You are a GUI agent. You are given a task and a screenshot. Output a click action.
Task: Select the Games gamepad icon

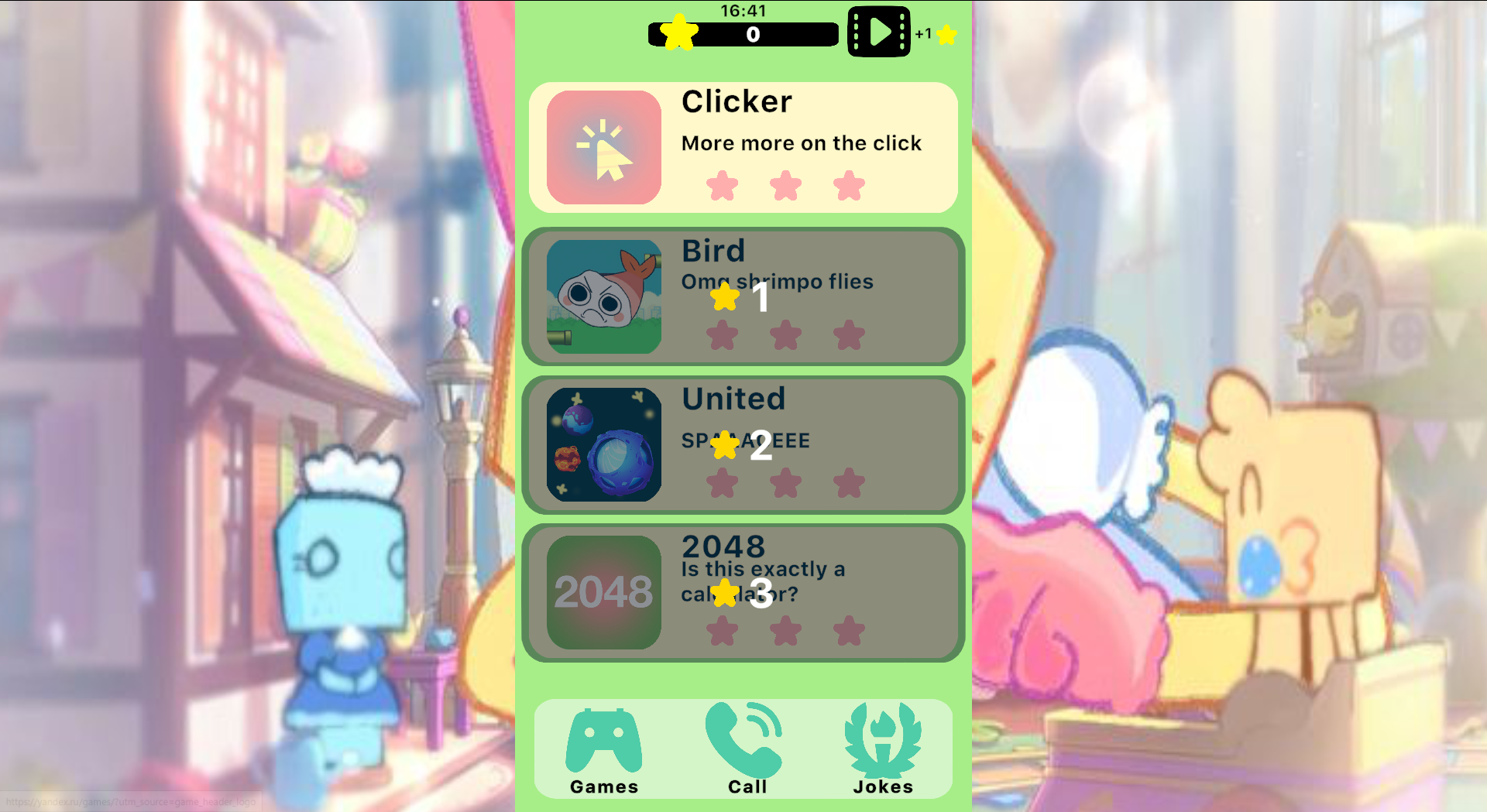click(603, 739)
